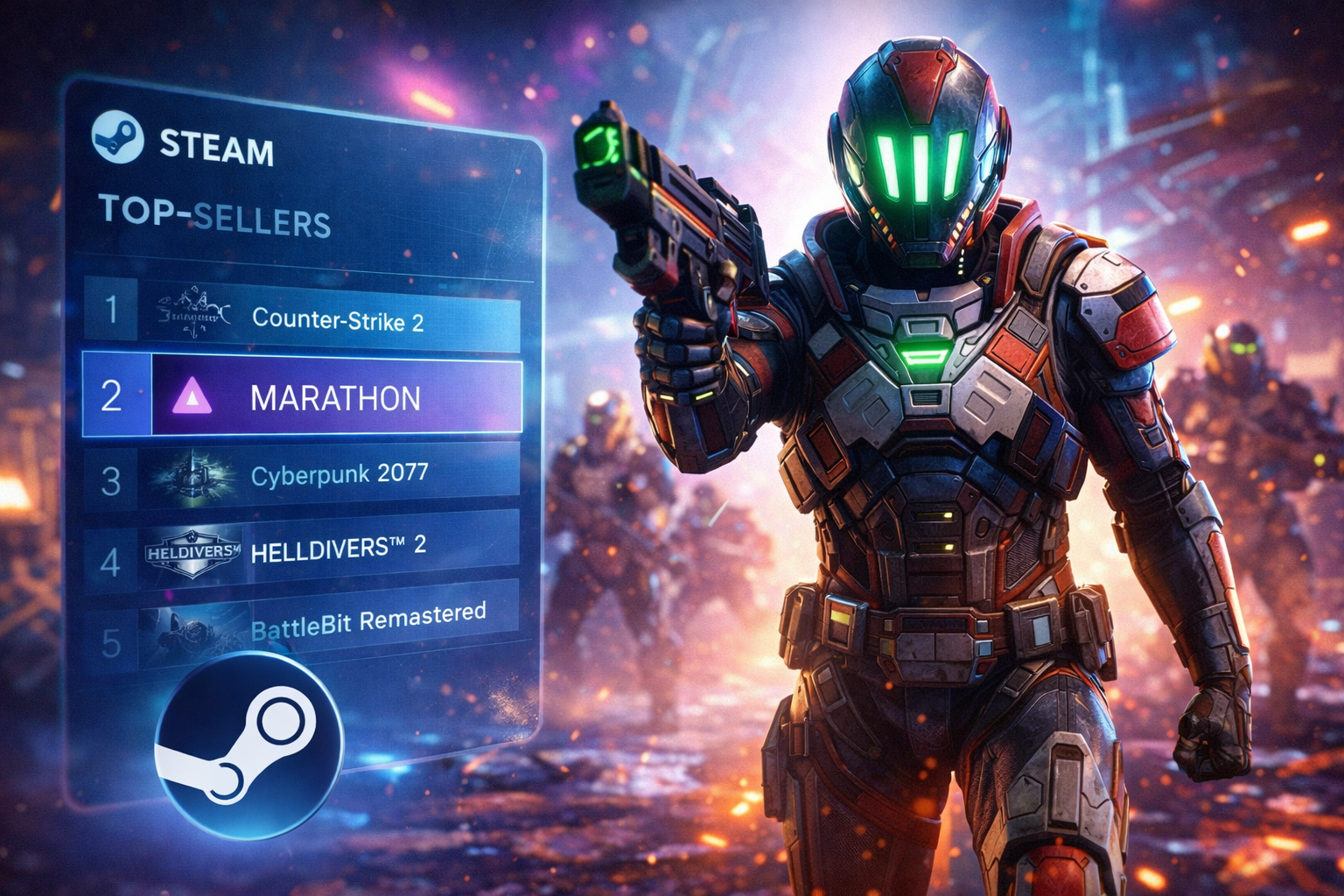Click the purple triangle Marathon icon
This screenshot has width=1344, height=896.
coord(192,398)
